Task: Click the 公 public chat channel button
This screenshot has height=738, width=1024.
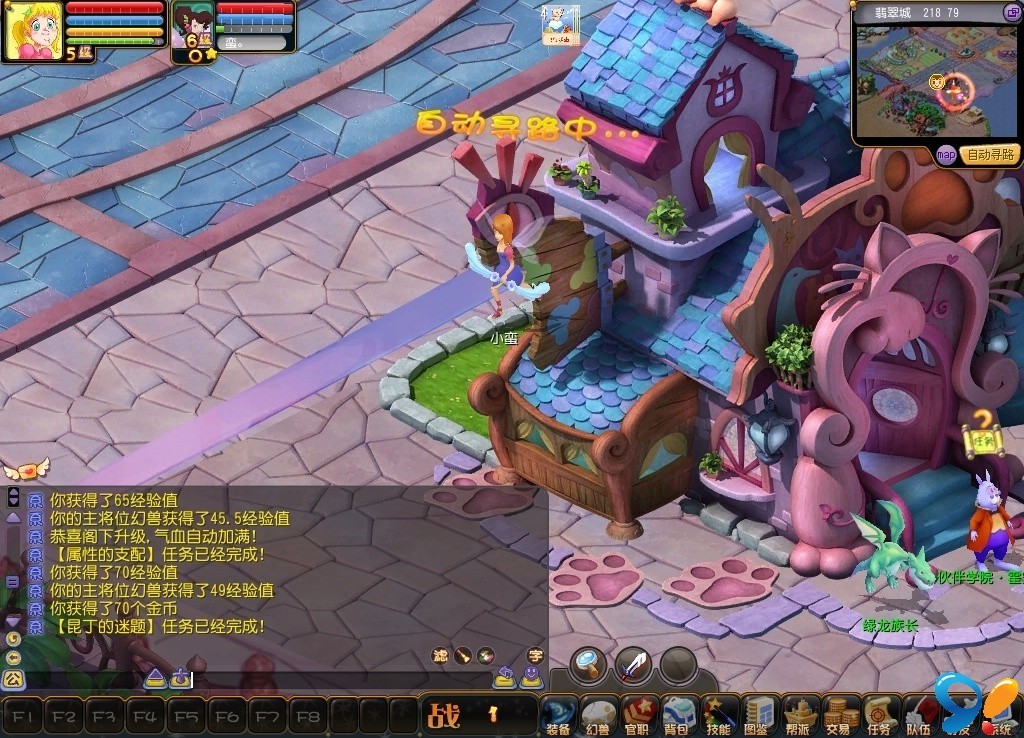Action: (12, 679)
